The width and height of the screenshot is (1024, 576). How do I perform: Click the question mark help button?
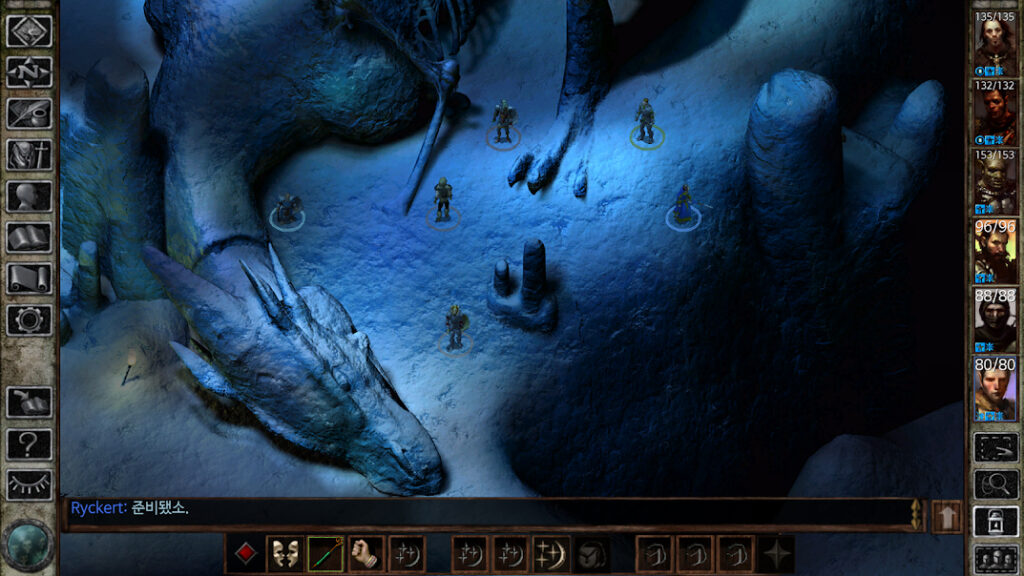pos(29,444)
